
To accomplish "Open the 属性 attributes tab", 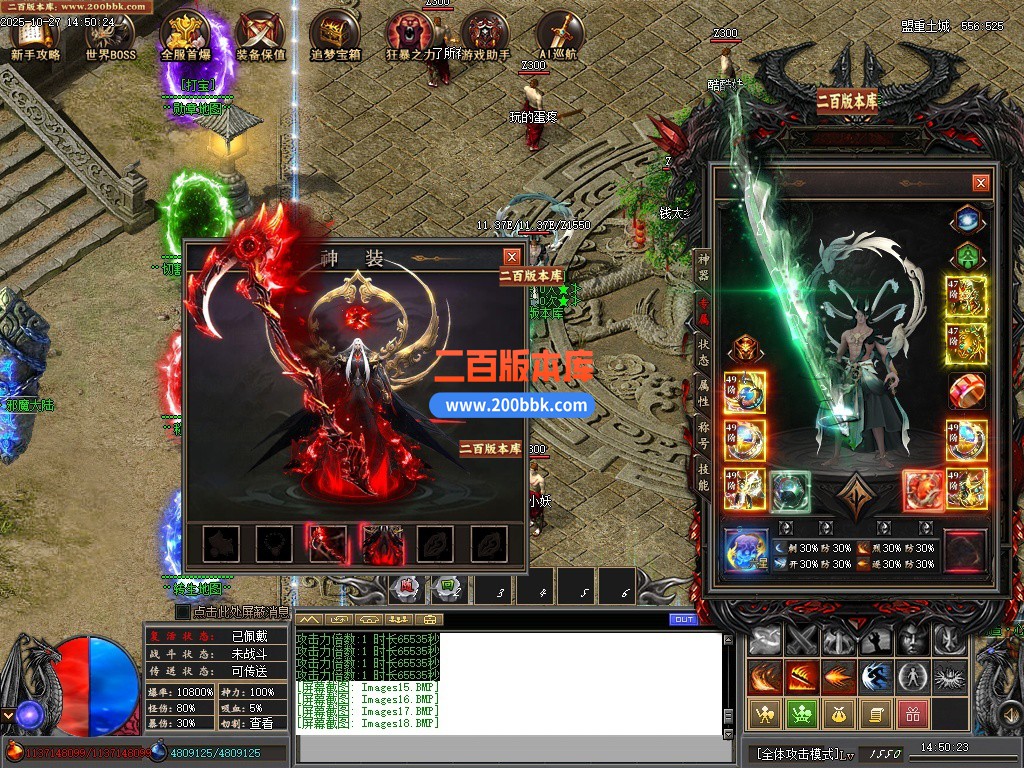I will pyautogui.click(x=703, y=394).
